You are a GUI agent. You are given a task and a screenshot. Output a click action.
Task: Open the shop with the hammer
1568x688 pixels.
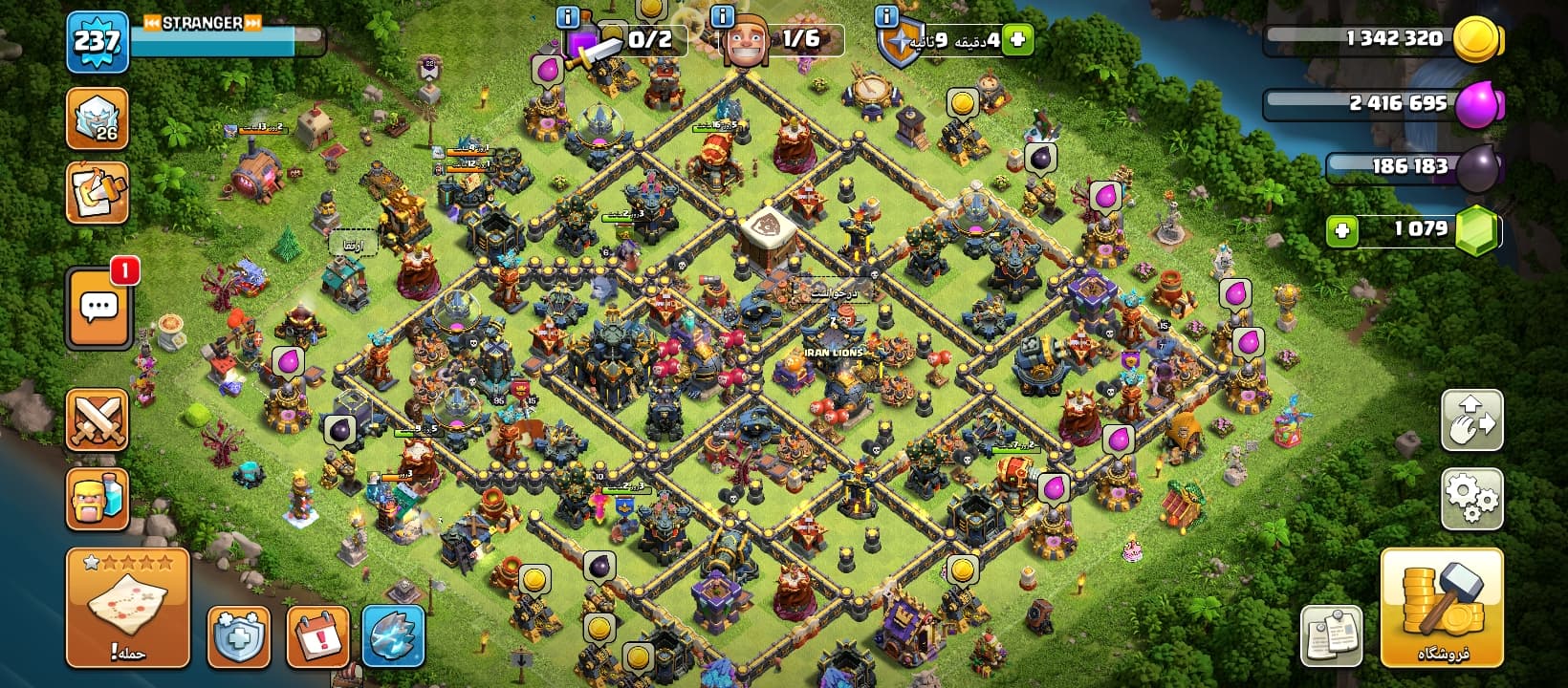click(1442, 608)
